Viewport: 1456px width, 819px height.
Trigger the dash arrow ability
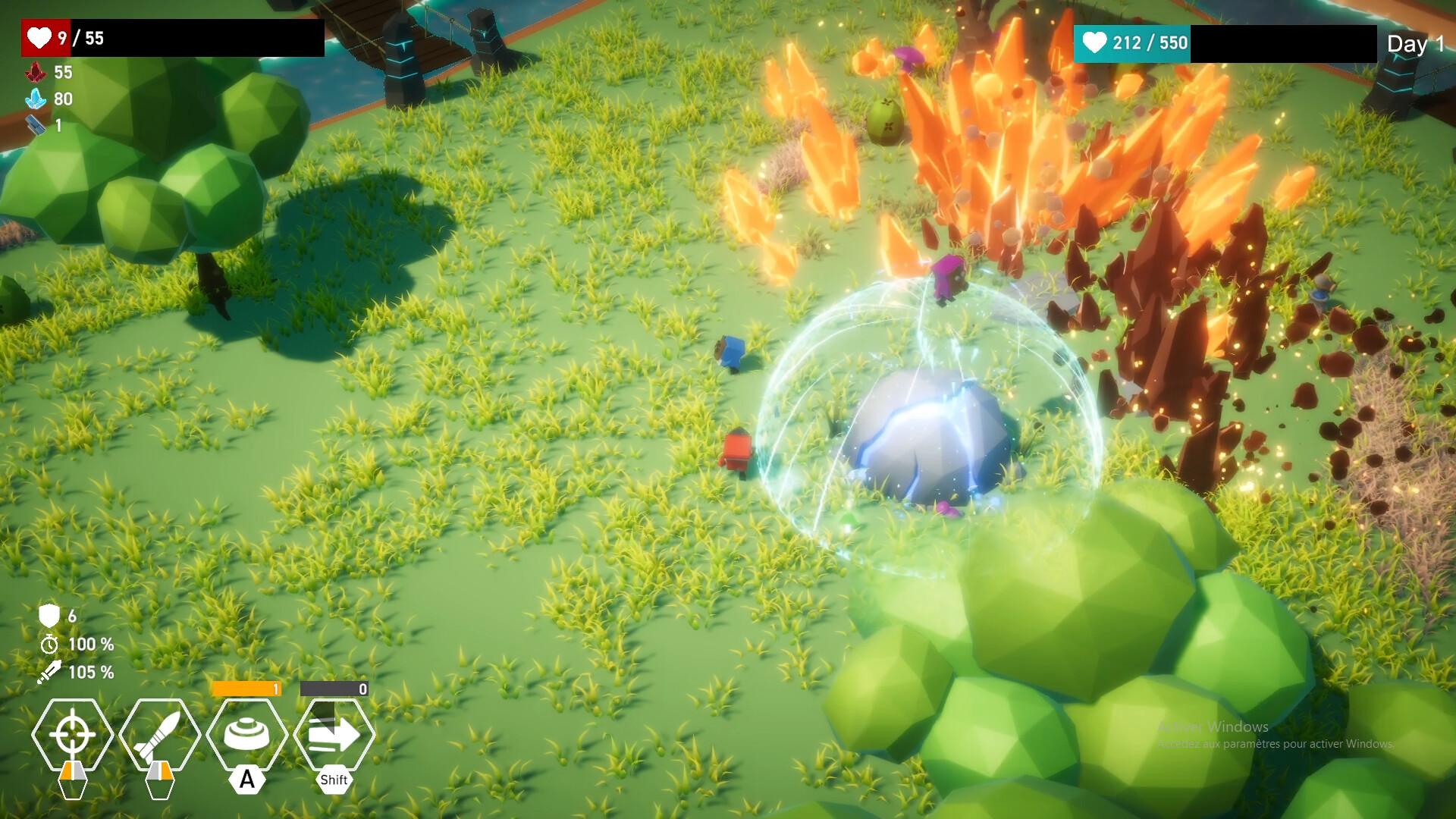[x=334, y=734]
